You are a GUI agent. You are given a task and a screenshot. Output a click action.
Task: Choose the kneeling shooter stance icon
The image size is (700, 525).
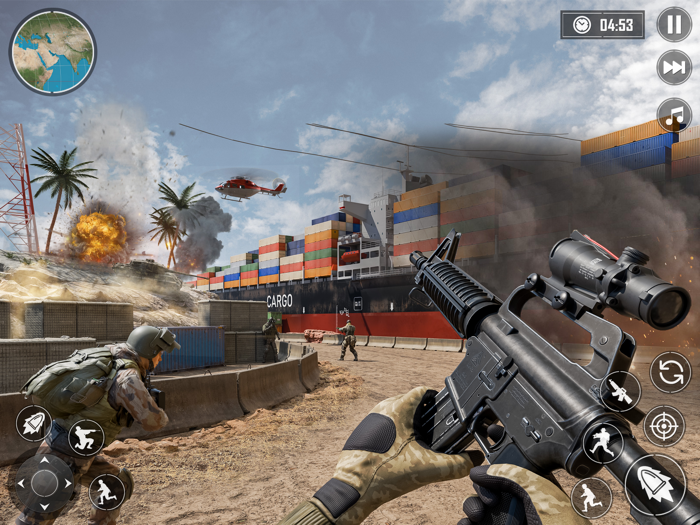tap(87, 438)
